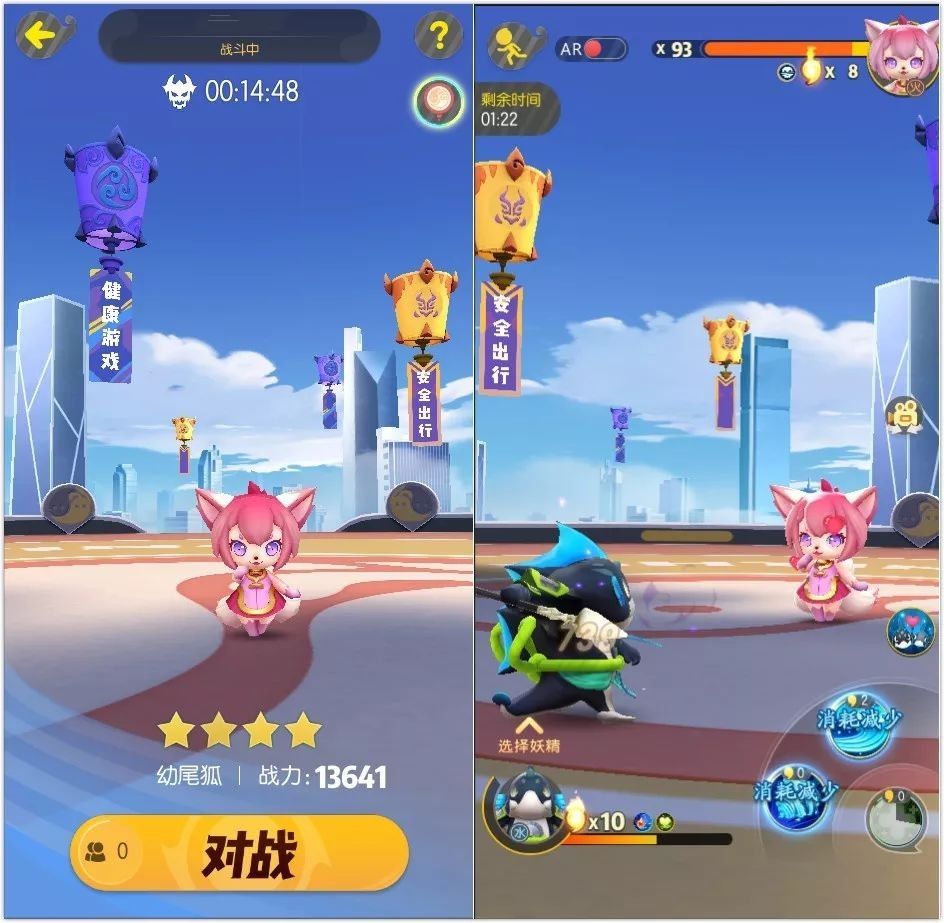
Task: Open the question mark help button
Action: point(438,37)
